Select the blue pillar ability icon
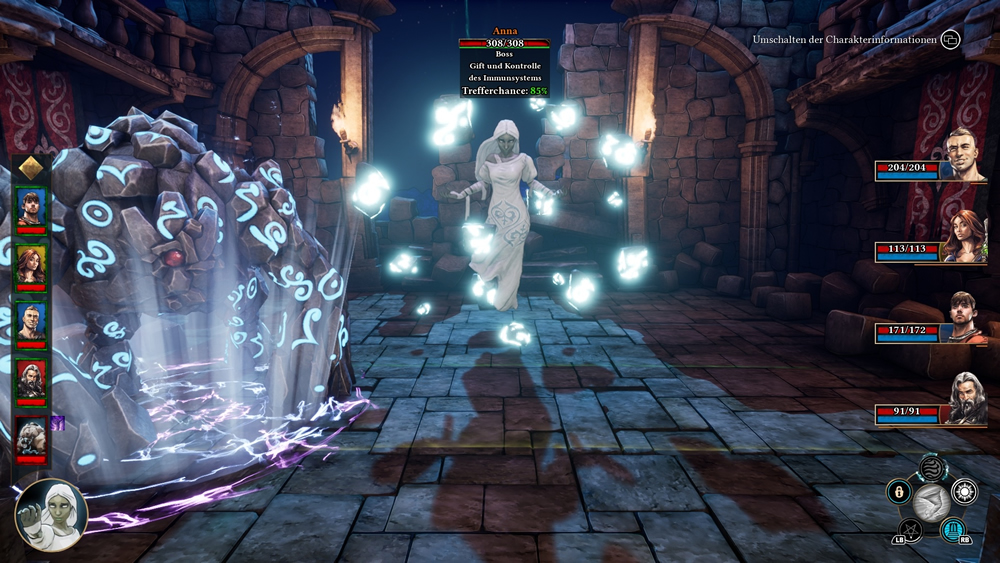The width and height of the screenshot is (1000, 563). point(953,529)
